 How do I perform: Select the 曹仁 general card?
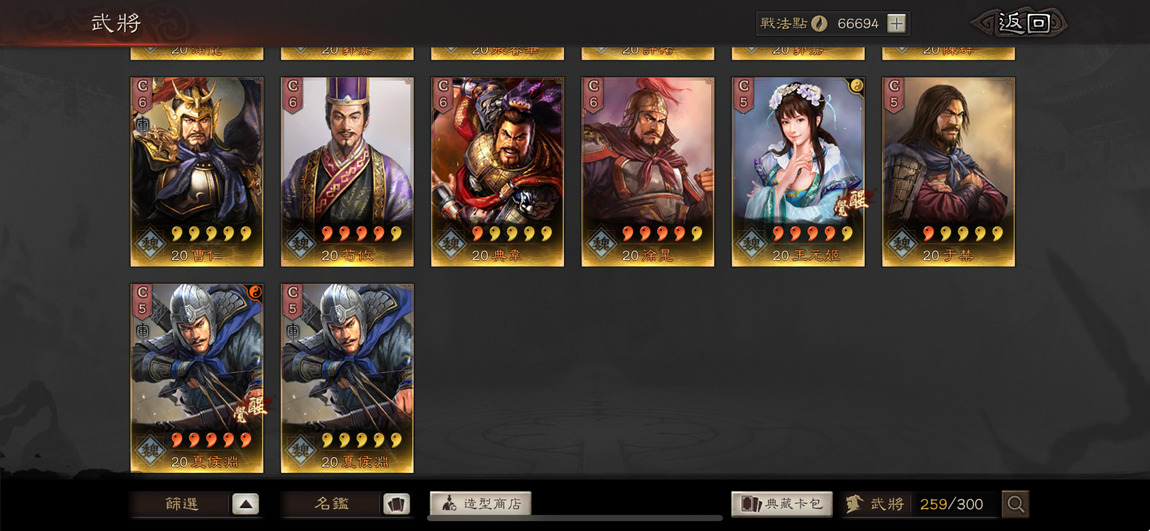coord(197,172)
